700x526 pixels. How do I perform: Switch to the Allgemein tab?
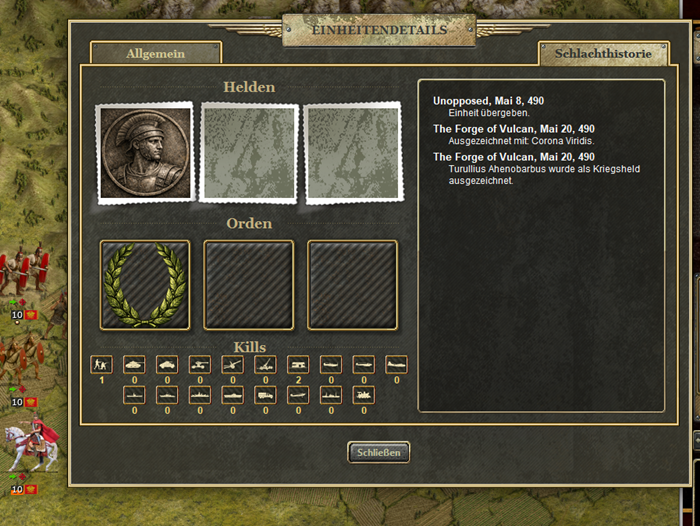click(x=155, y=53)
